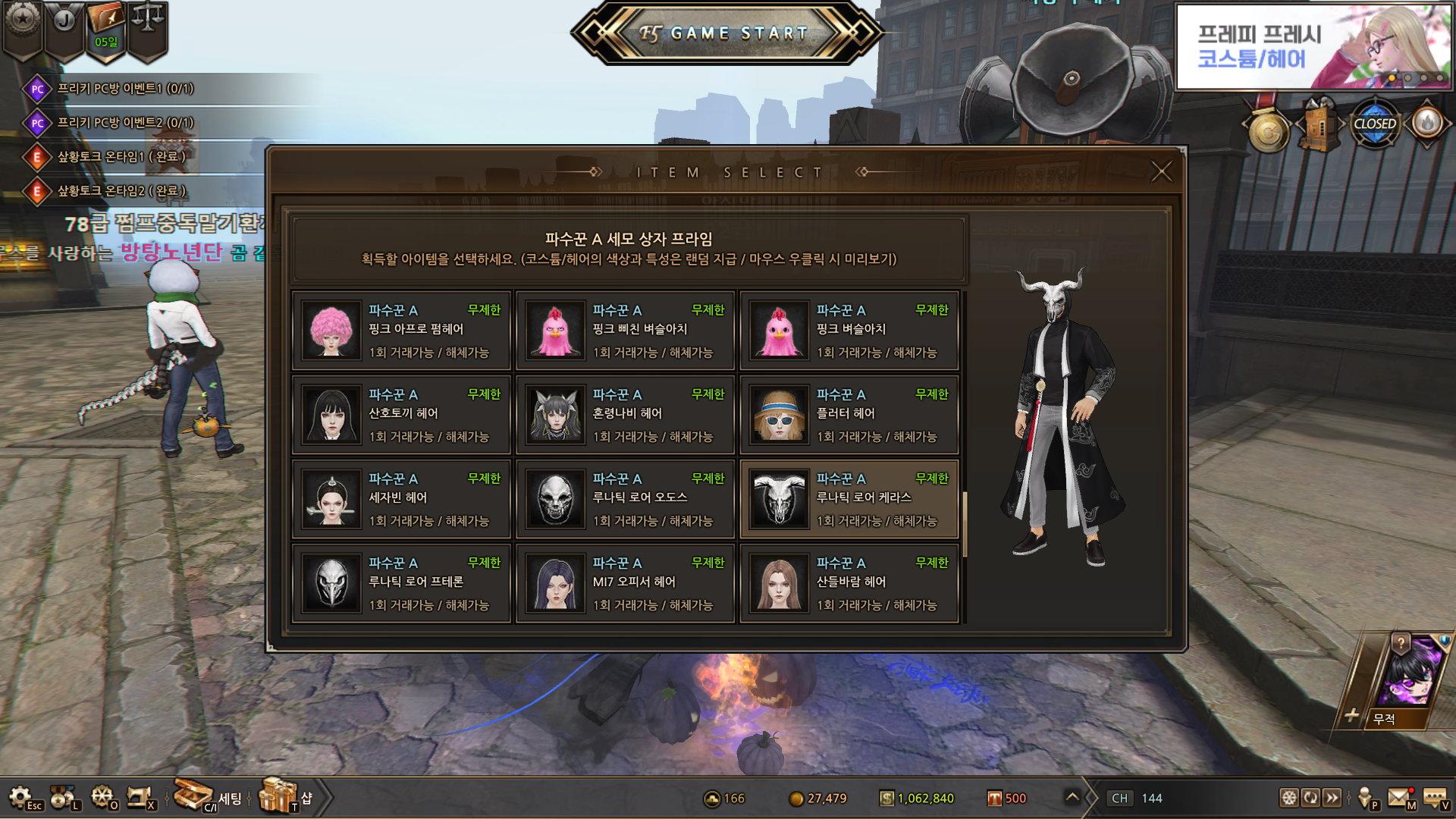Choose 핑크 삐친 벼슬아치 item

626,331
